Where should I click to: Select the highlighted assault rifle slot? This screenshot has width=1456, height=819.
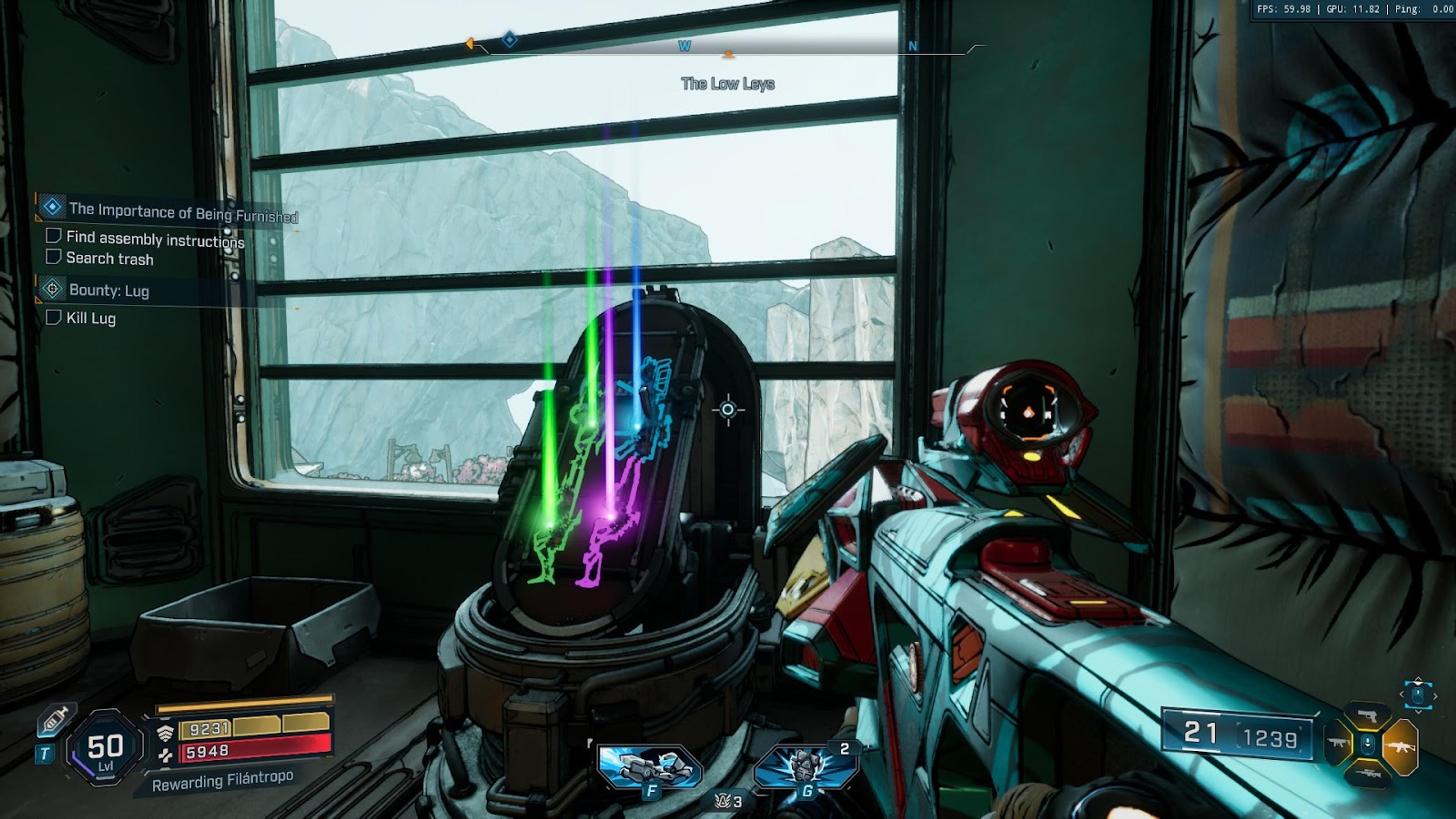tap(1401, 747)
